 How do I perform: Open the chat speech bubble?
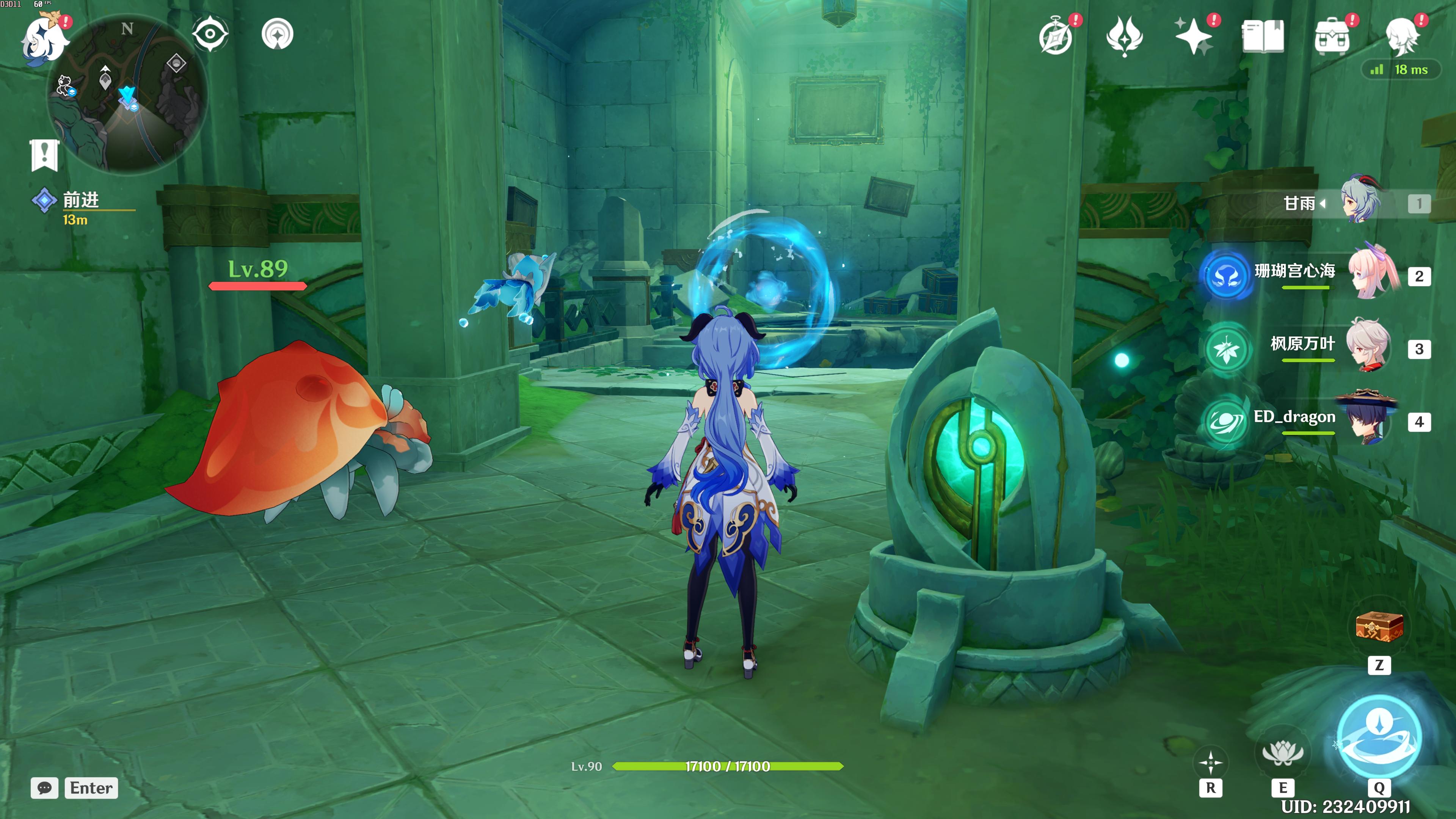point(45,788)
